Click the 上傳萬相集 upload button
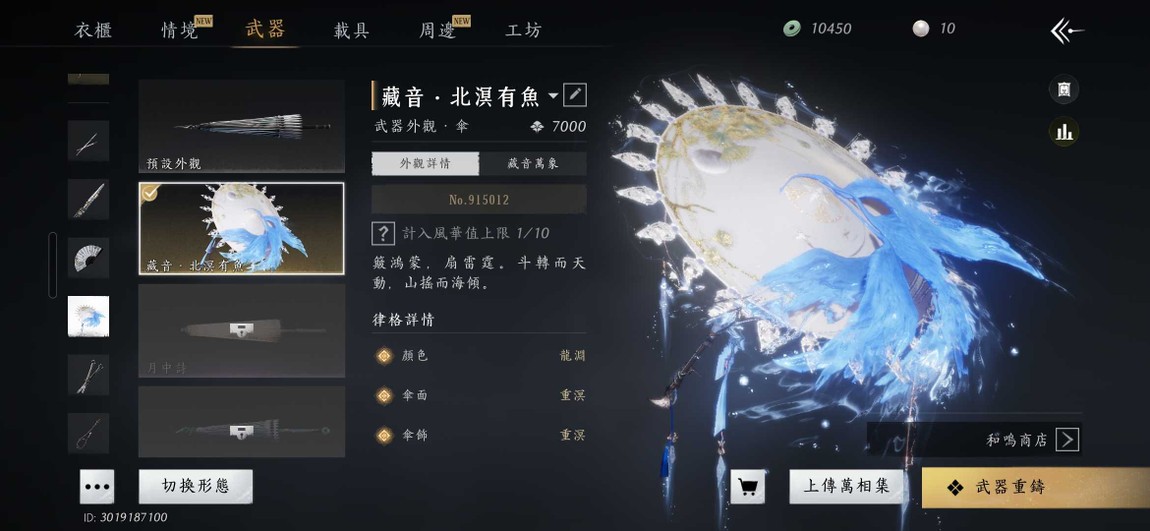 tap(847, 486)
